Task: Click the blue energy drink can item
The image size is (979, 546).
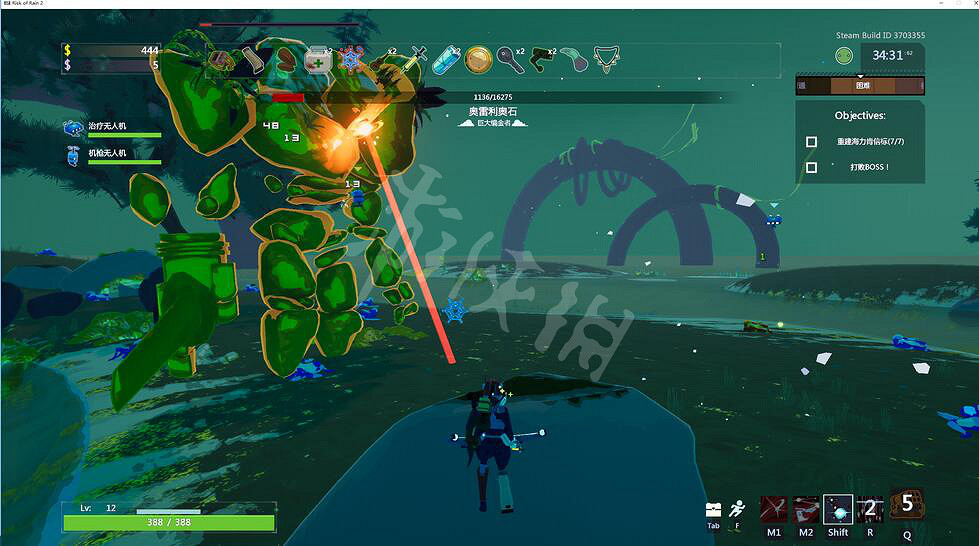Action: (446, 59)
